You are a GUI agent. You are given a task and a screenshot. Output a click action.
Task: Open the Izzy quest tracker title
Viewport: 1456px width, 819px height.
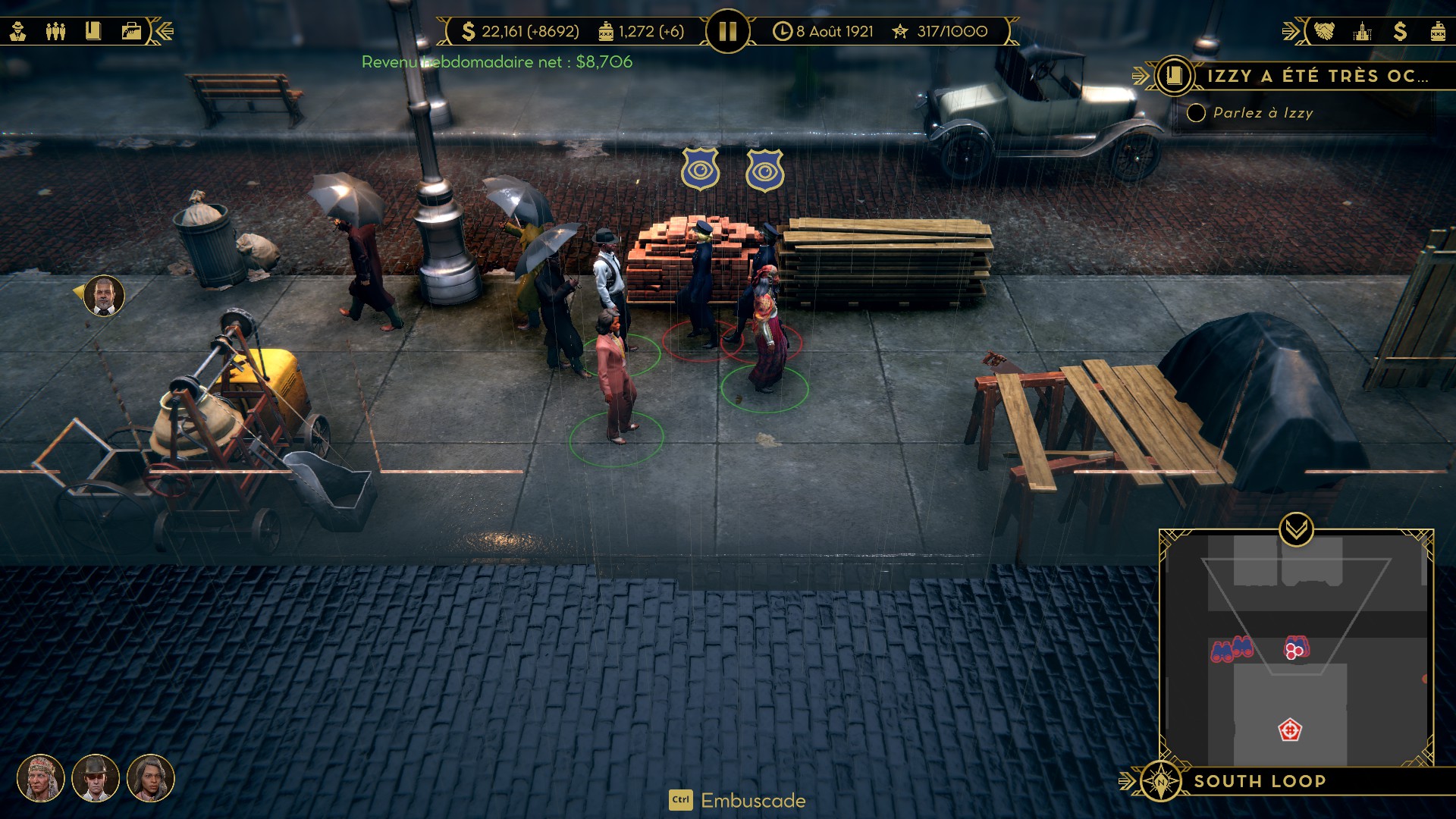pyautogui.click(x=1316, y=76)
